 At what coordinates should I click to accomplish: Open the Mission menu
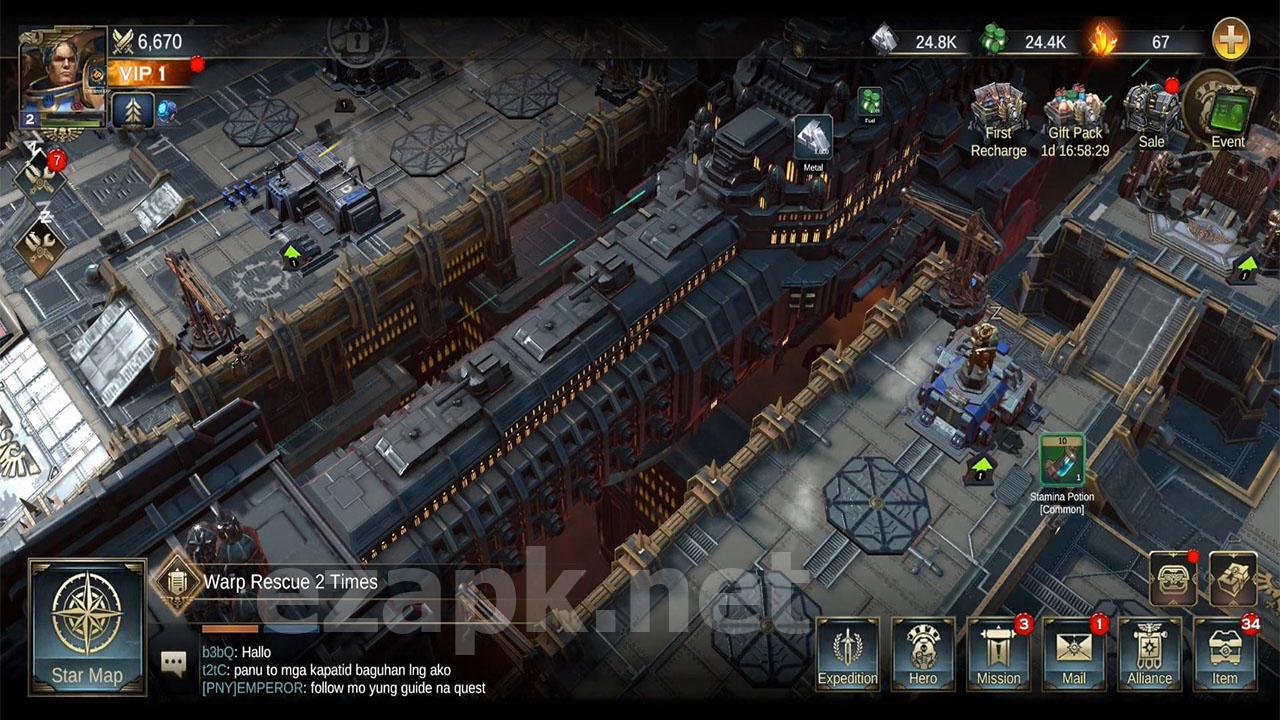coord(999,654)
